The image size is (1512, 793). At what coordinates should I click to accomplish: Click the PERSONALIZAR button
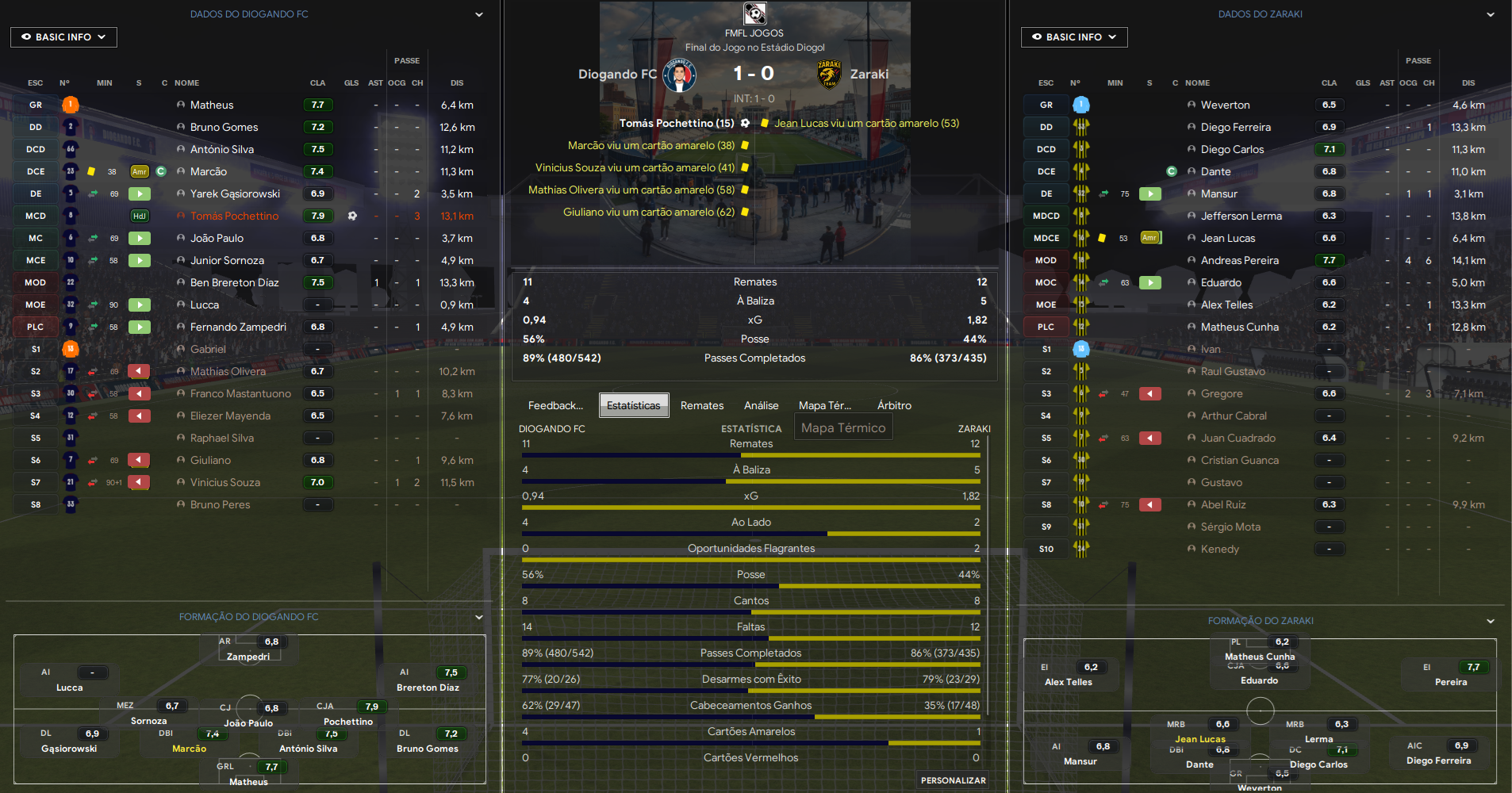[953, 780]
